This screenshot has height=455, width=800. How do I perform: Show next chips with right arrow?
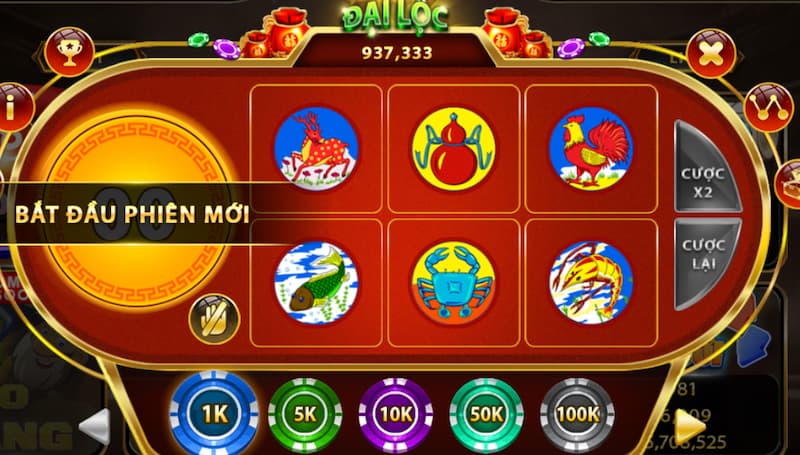coord(690,424)
